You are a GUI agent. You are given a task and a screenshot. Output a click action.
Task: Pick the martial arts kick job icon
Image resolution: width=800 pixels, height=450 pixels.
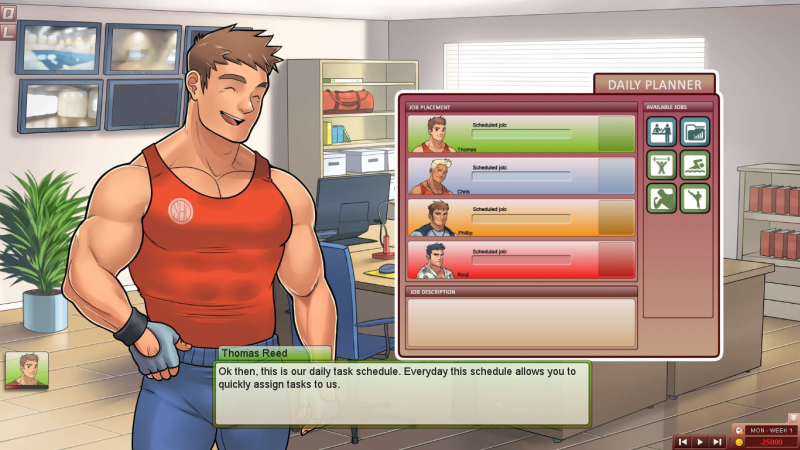[695, 198]
